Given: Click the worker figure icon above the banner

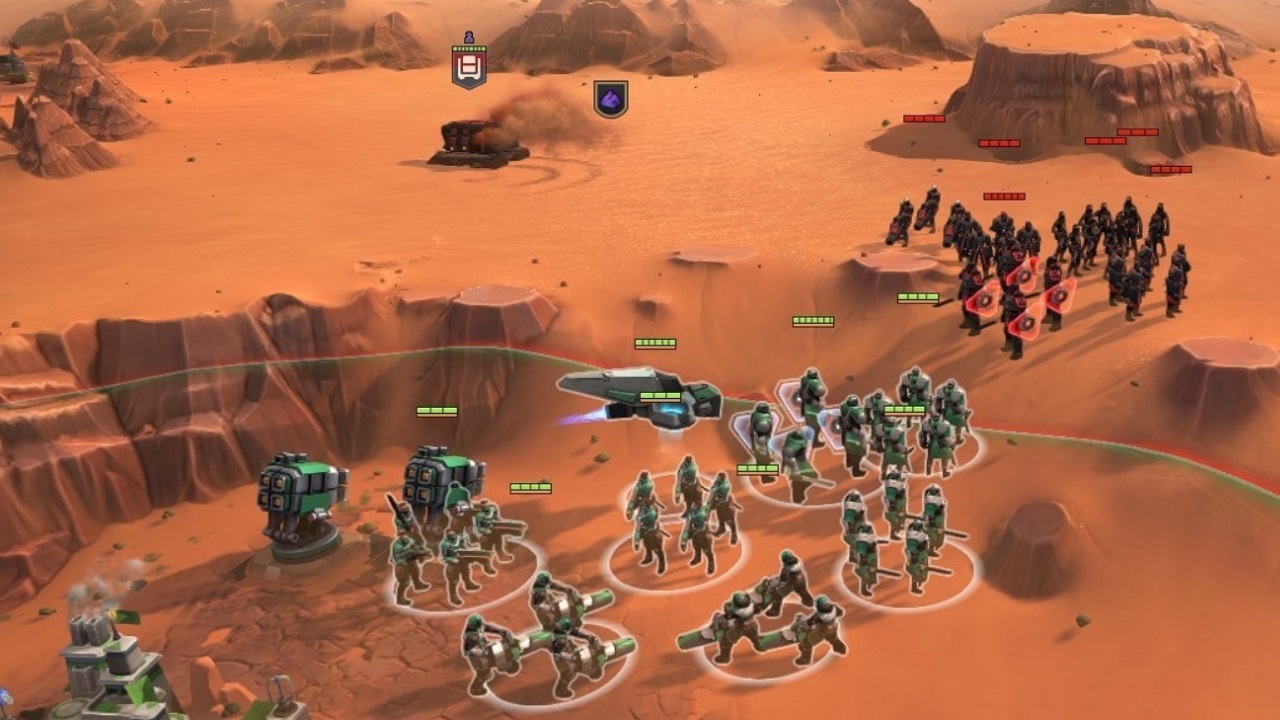Looking at the screenshot, I should (468, 37).
